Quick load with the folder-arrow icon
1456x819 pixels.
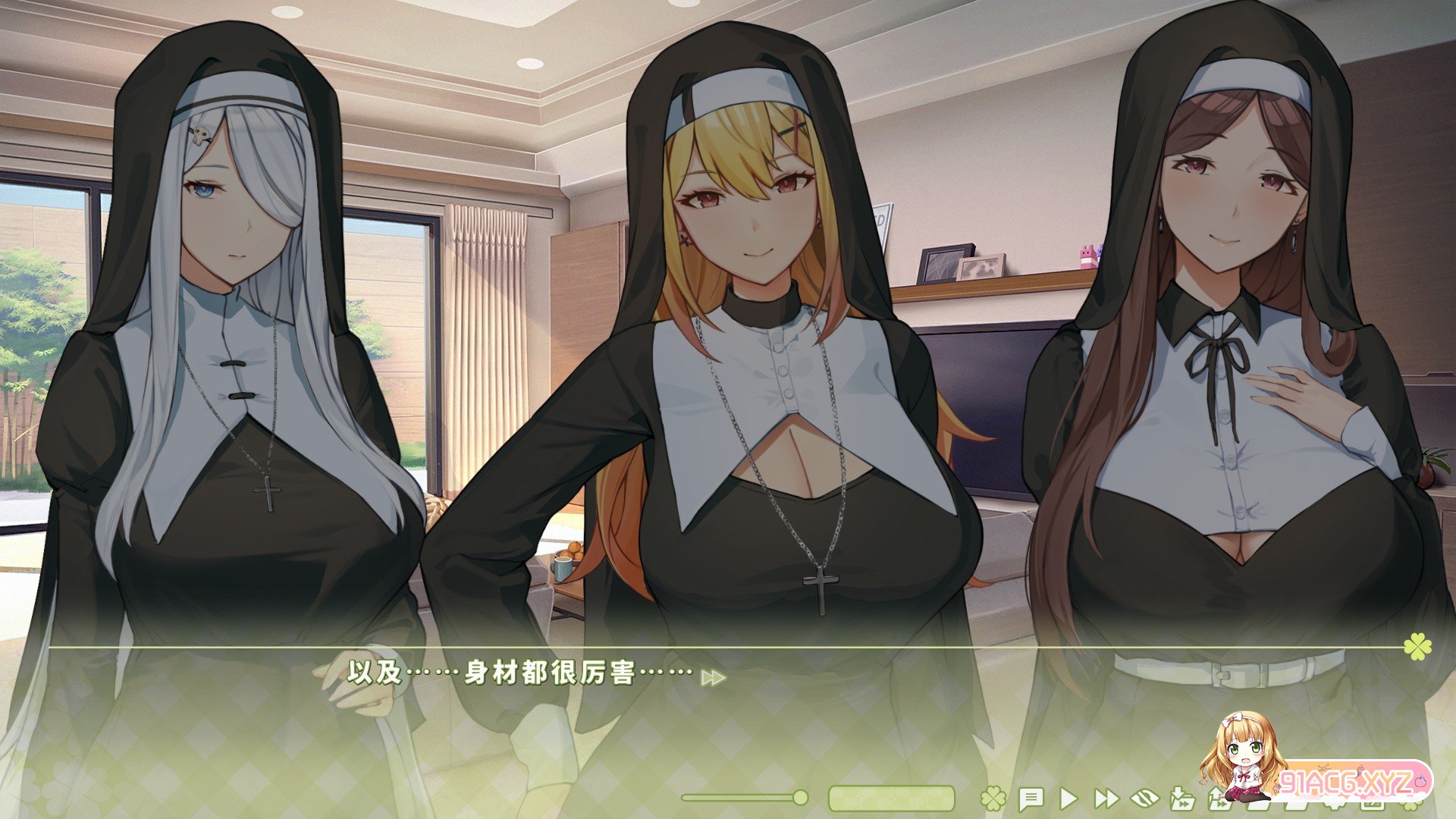(x=1223, y=798)
